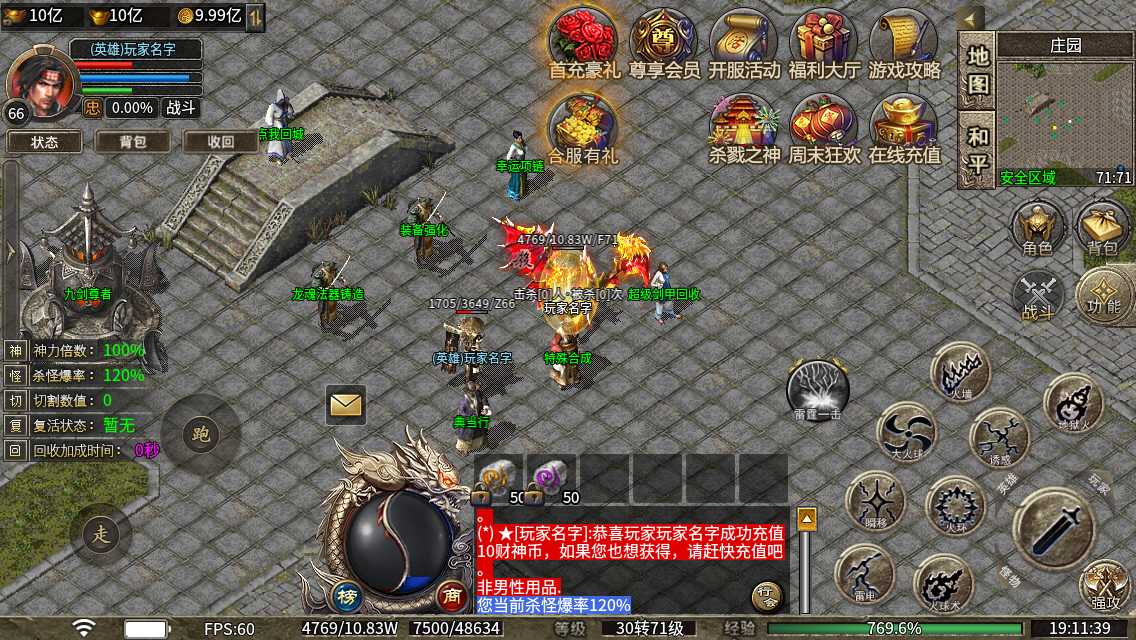This screenshot has width=1136, height=640.
Task: Claim 在线充值 gold ingot icon
Action: pyautogui.click(x=904, y=125)
